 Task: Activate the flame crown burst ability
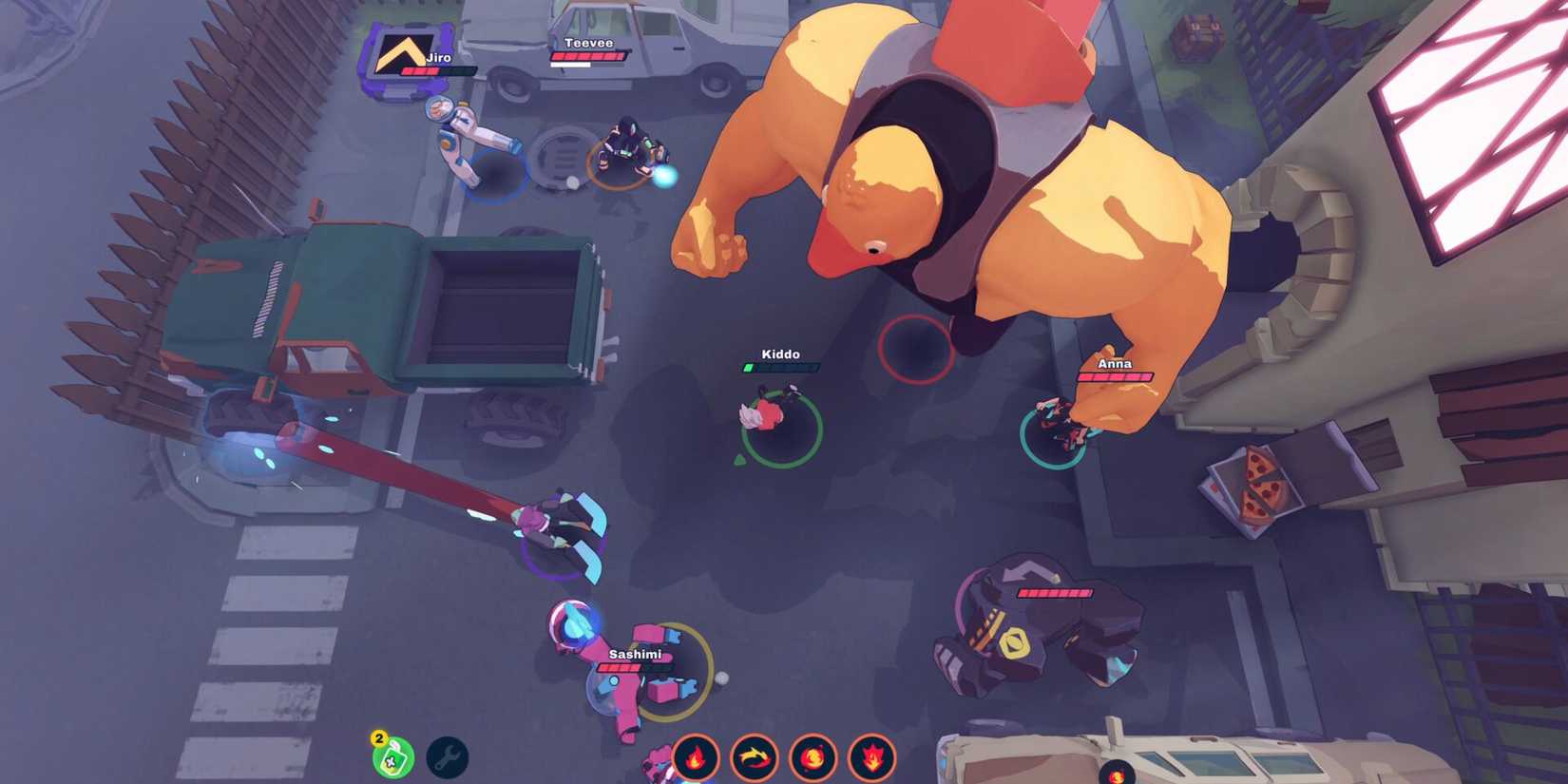[x=871, y=758]
